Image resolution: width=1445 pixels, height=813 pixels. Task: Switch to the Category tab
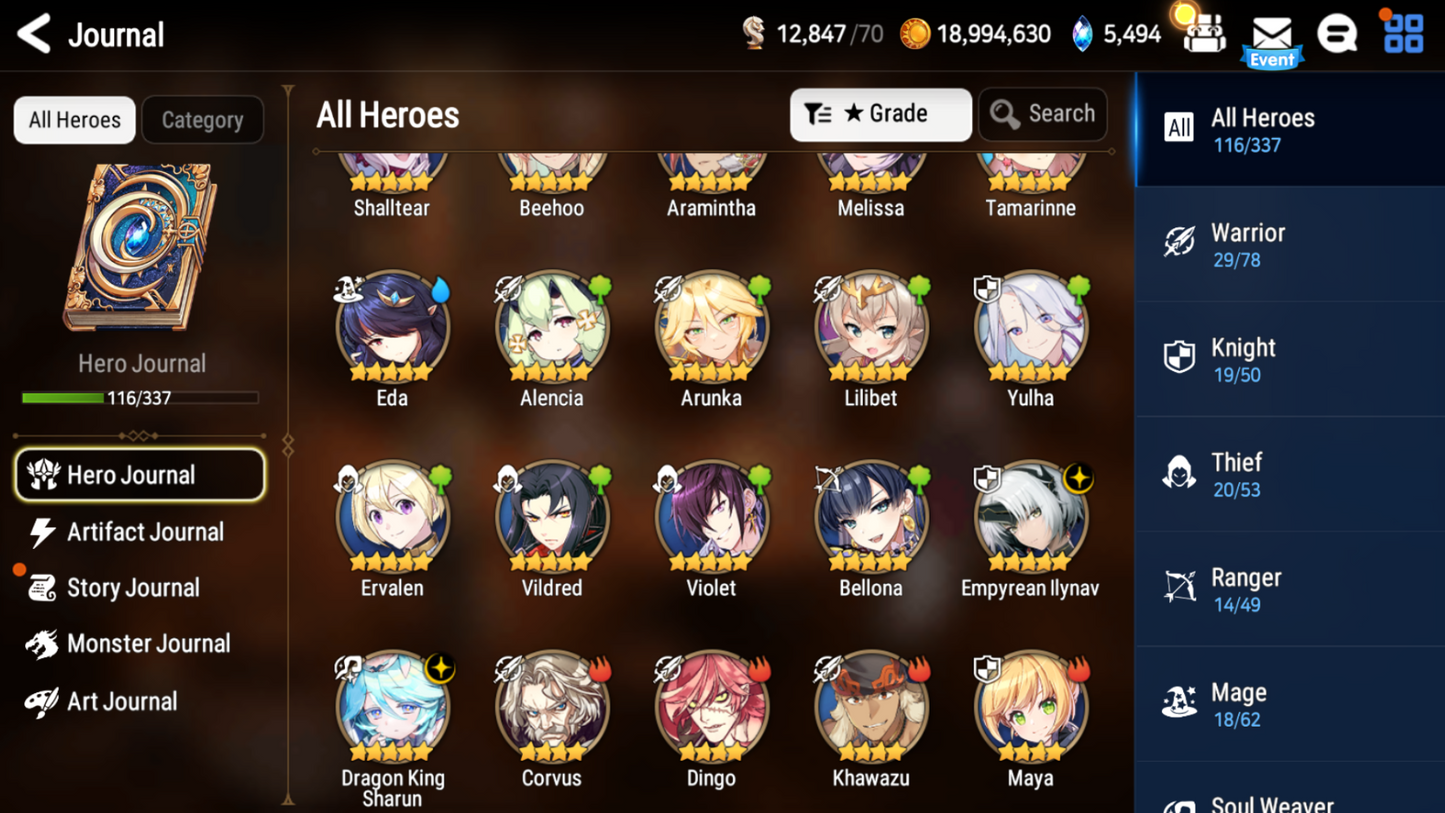[x=202, y=120]
